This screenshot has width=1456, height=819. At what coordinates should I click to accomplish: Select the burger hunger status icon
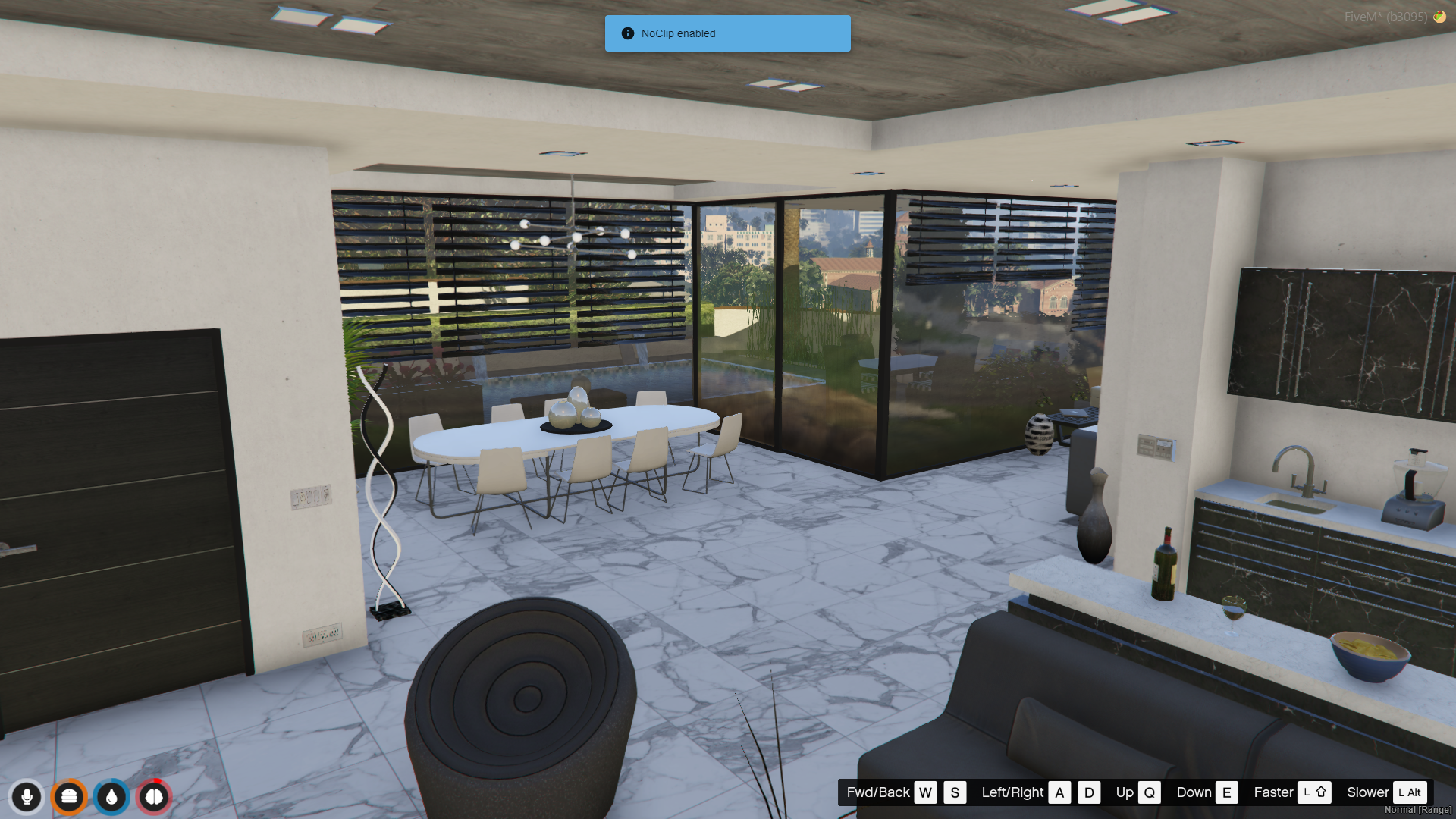[69, 797]
